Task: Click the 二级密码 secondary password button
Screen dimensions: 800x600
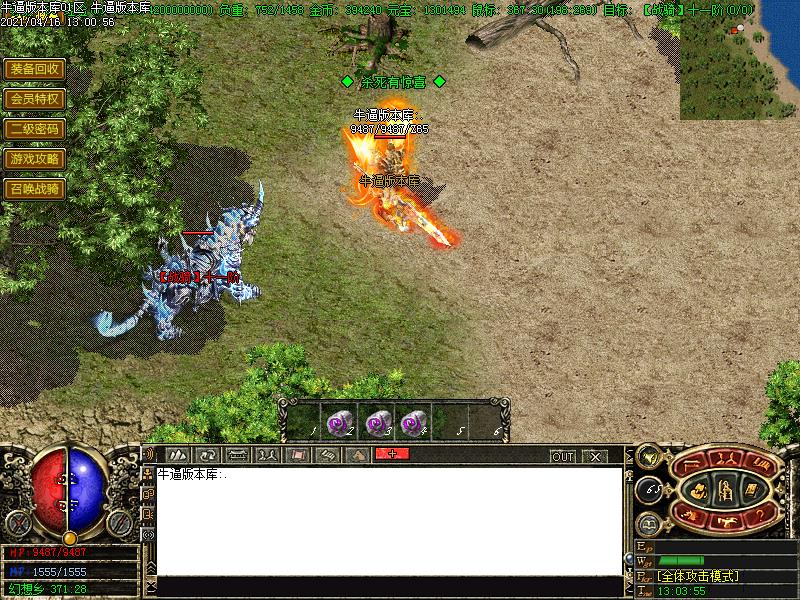Action: pyautogui.click(x=34, y=129)
